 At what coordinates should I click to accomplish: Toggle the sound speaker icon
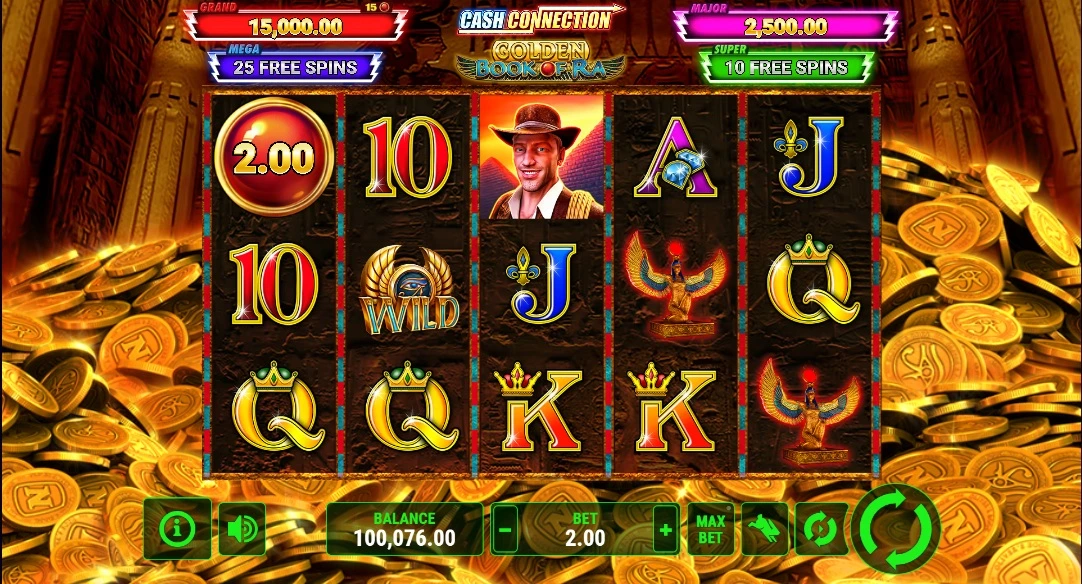(241, 528)
